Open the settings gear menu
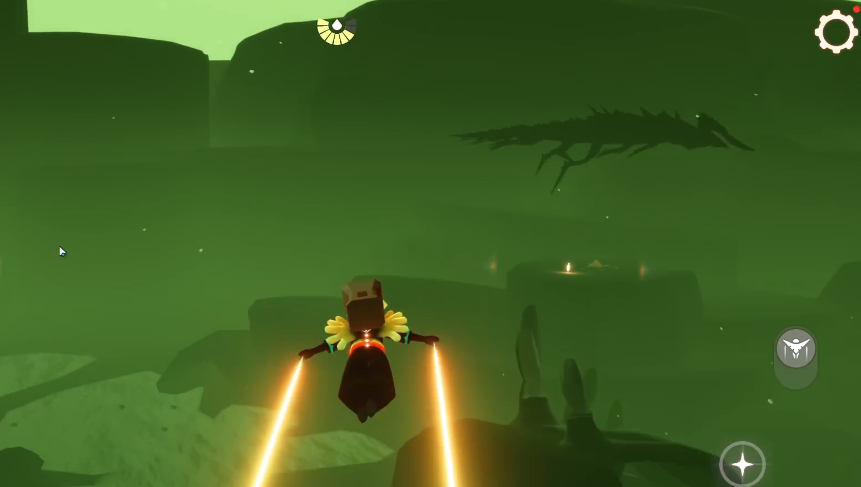The width and height of the screenshot is (861, 487). coord(836,32)
